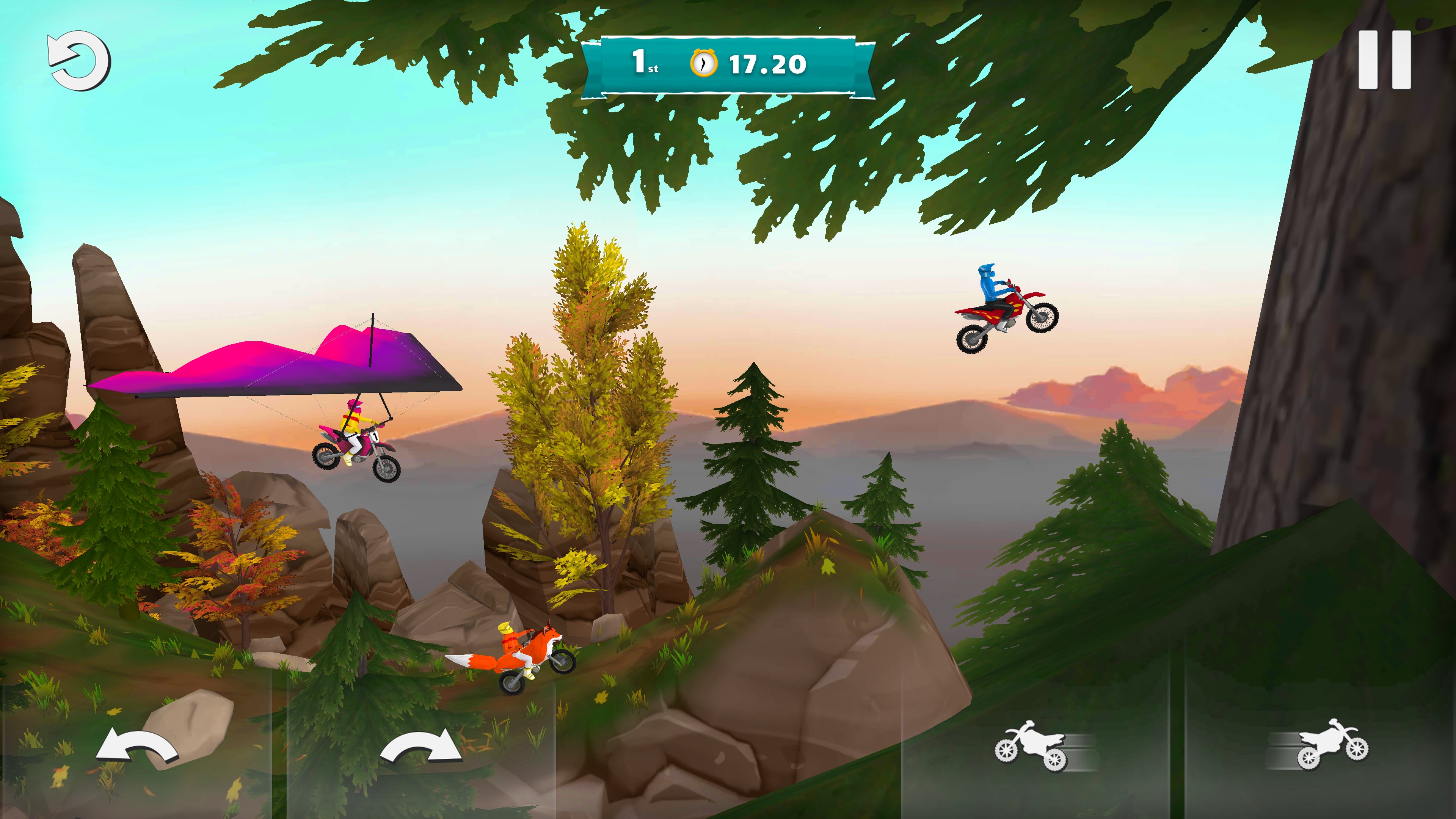
Task: Restart the race with the circular arrow
Action: click(79, 61)
